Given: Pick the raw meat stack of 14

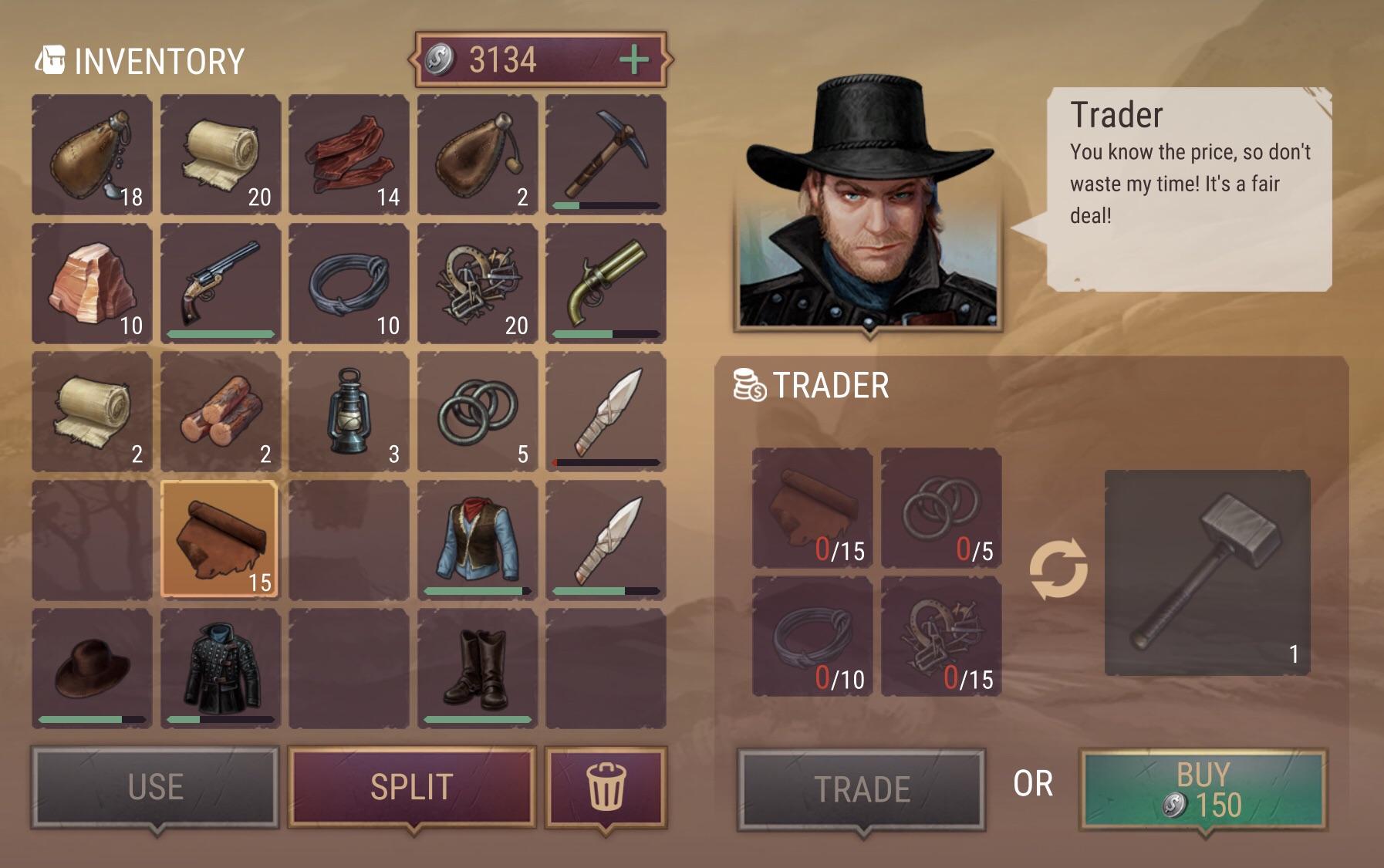Looking at the screenshot, I should pyautogui.click(x=349, y=154).
